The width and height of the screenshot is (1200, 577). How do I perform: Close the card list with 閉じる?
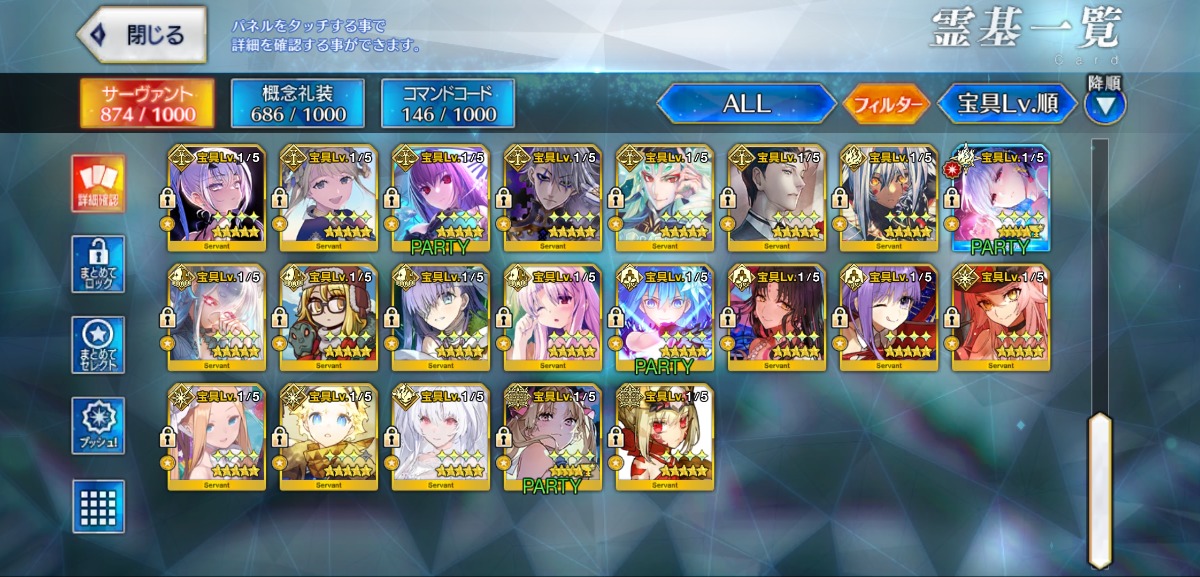[x=141, y=36]
